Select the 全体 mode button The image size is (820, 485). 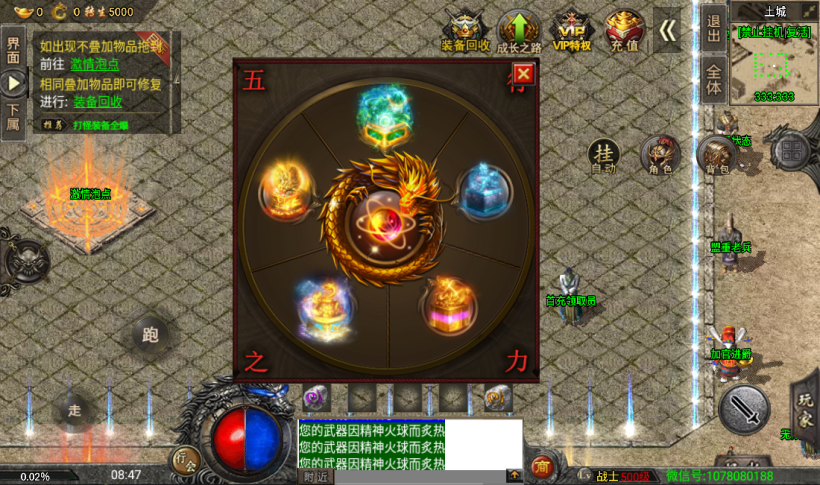pyautogui.click(x=713, y=79)
